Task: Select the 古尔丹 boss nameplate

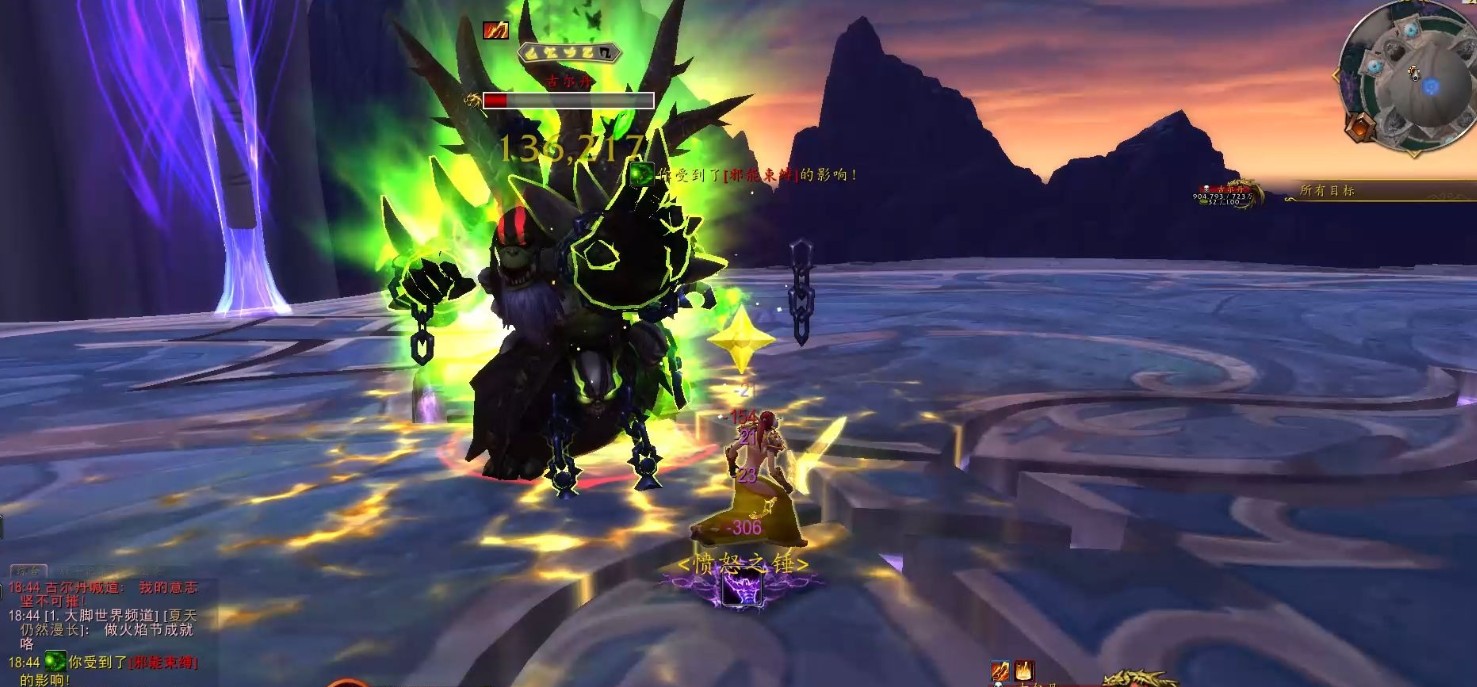Action: pyautogui.click(x=568, y=100)
